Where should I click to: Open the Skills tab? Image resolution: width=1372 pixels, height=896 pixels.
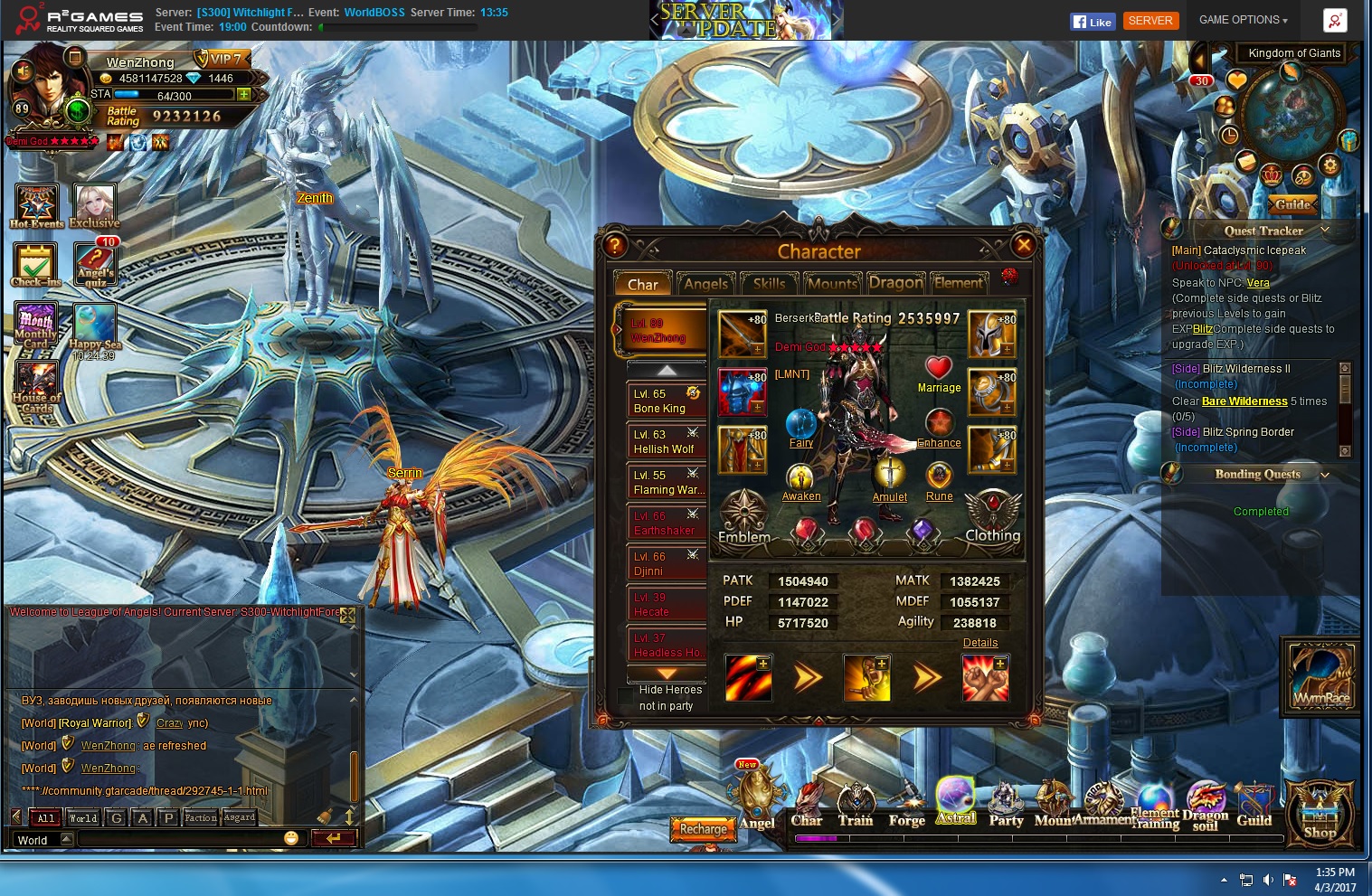click(x=769, y=284)
